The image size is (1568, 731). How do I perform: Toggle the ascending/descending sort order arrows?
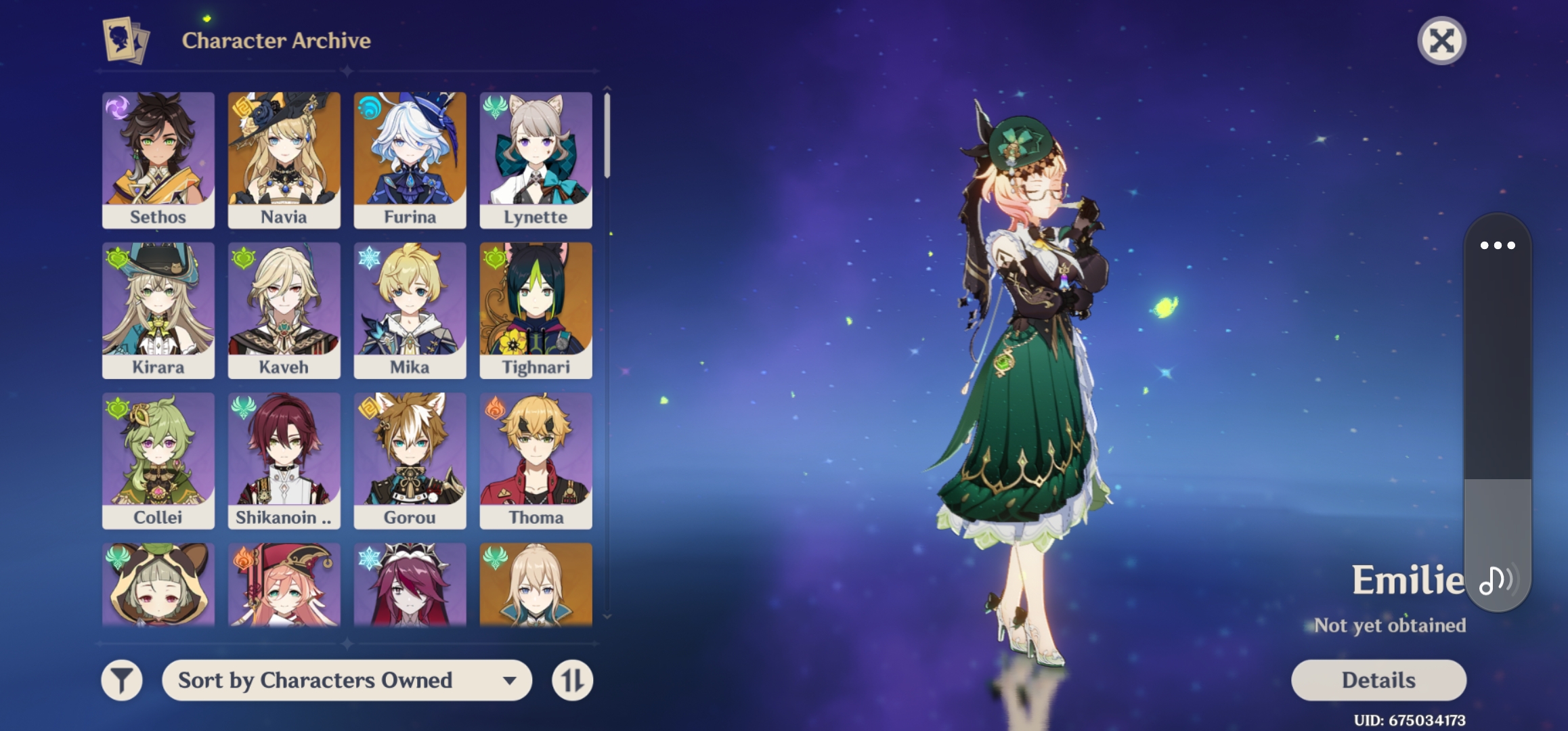point(572,680)
